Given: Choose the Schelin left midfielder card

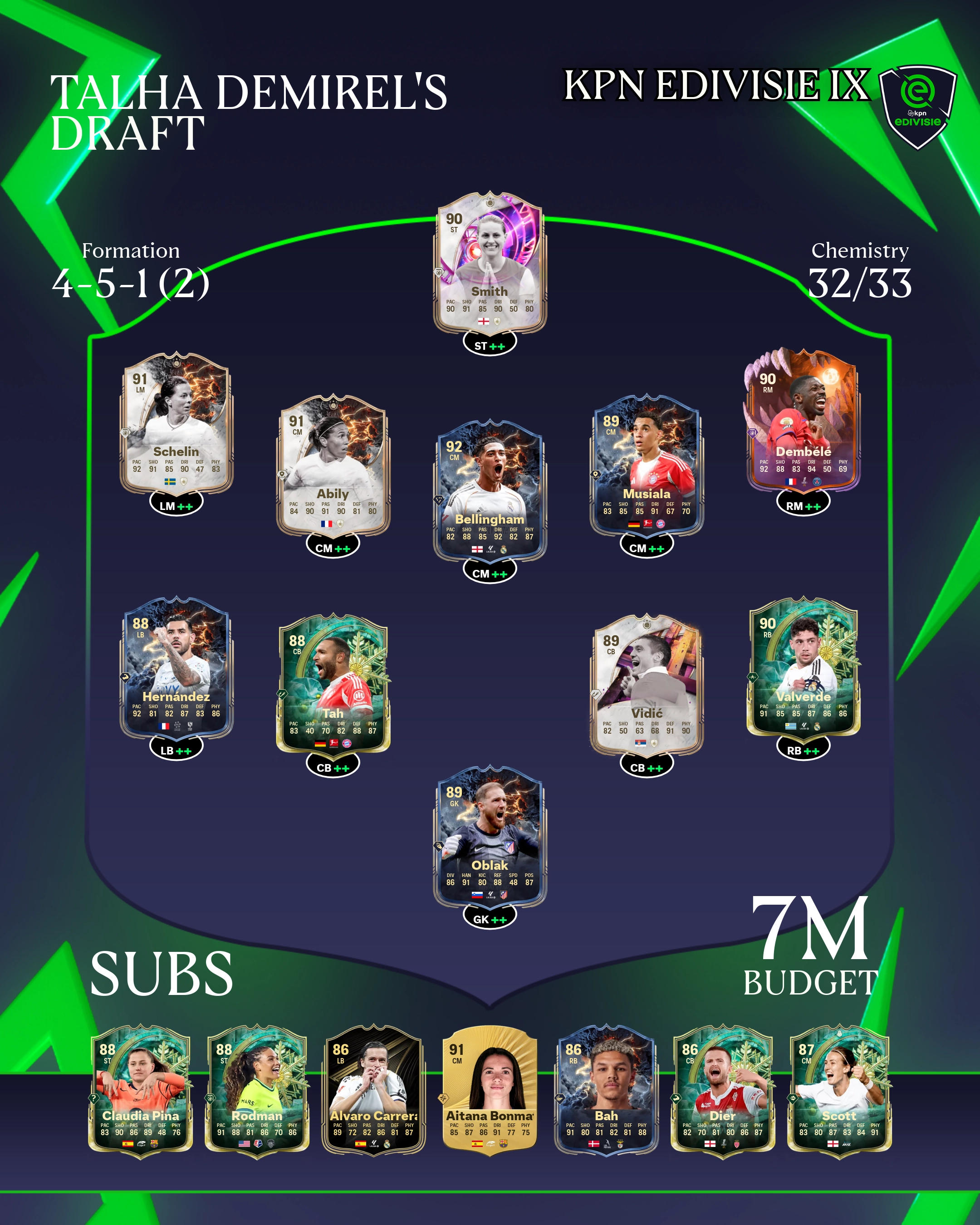Looking at the screenshot, I should (x=176, y=423).
